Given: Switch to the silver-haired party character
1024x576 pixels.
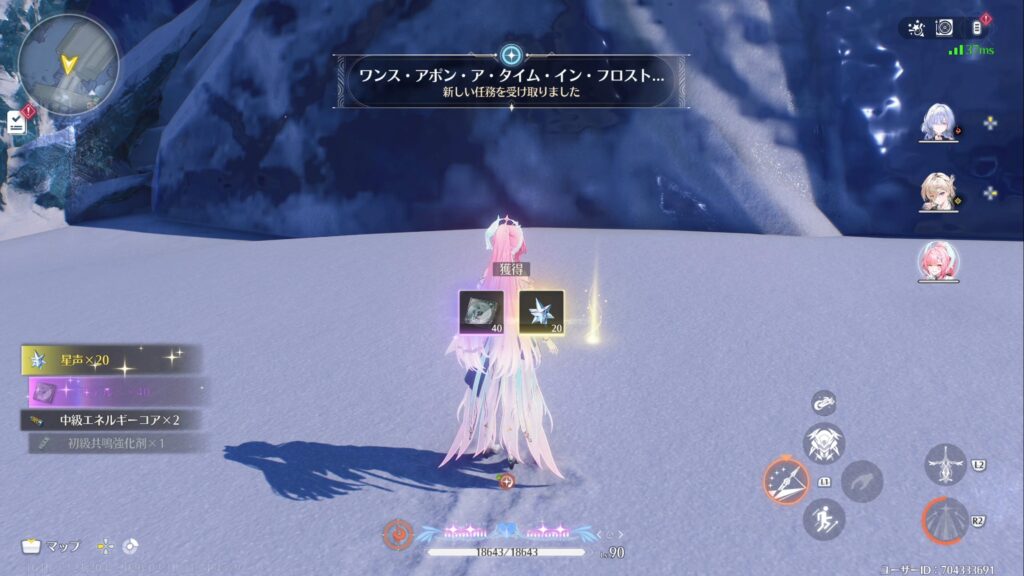Looking at the screenshot, I should [x=940, y=123].
